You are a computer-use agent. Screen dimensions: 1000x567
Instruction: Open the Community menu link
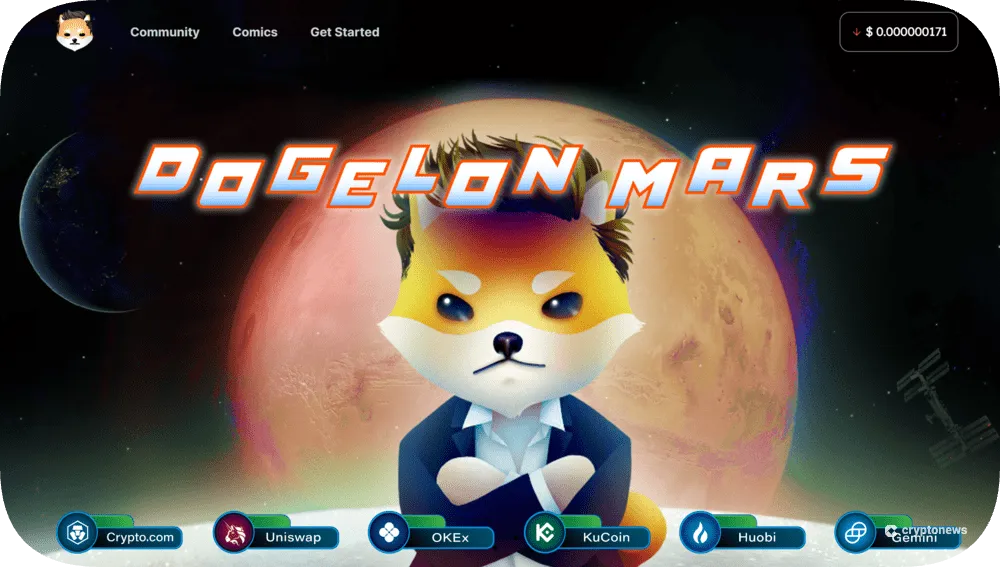tap(164, 32)
